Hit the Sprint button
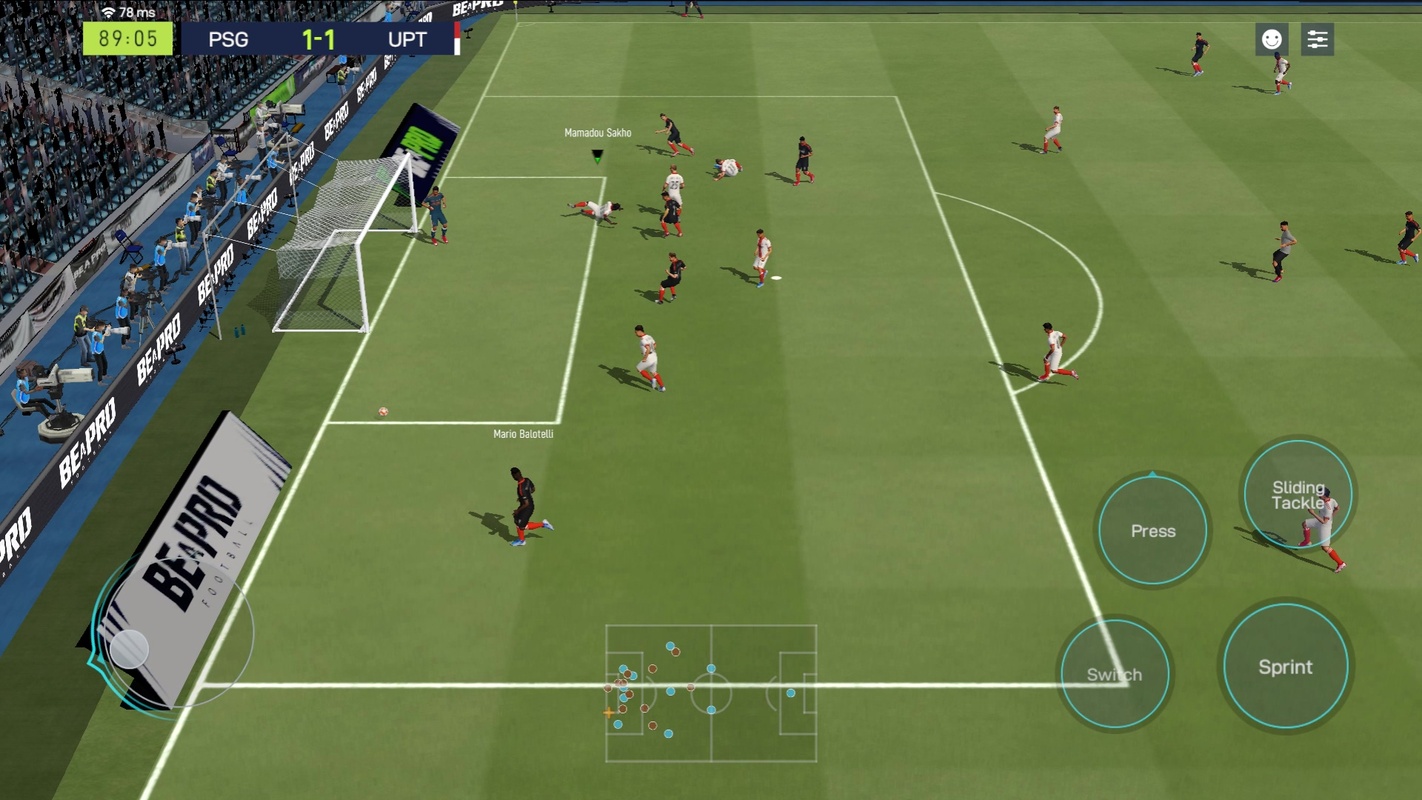The image size is (1422, 800). pos(1285,666)
